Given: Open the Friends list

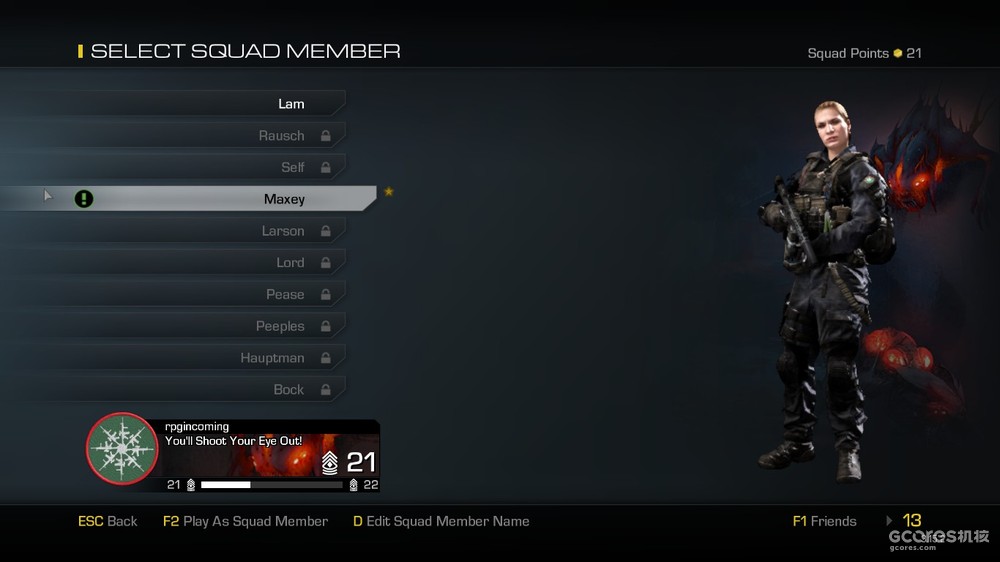Looking at the screenshot, I should [824, 521].
